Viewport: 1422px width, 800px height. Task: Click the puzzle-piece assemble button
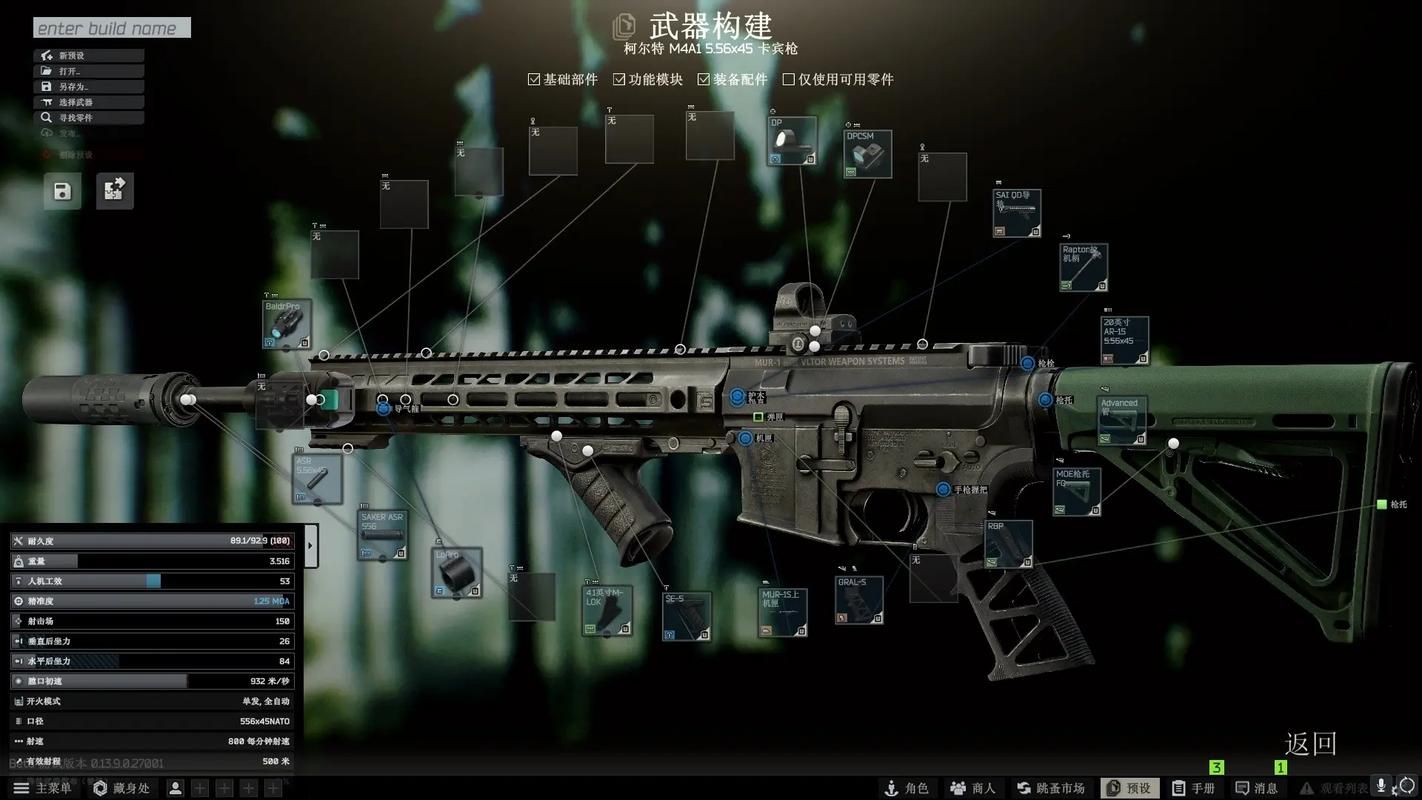[x=114, y=191]
